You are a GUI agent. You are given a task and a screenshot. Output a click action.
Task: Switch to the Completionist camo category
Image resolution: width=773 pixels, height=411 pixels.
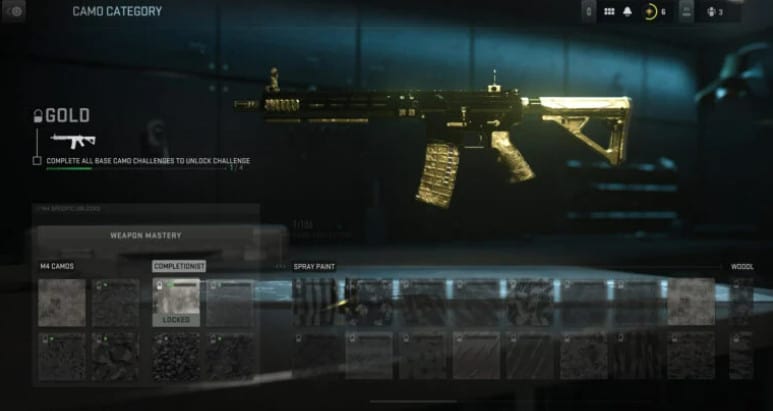pos(178,267)
